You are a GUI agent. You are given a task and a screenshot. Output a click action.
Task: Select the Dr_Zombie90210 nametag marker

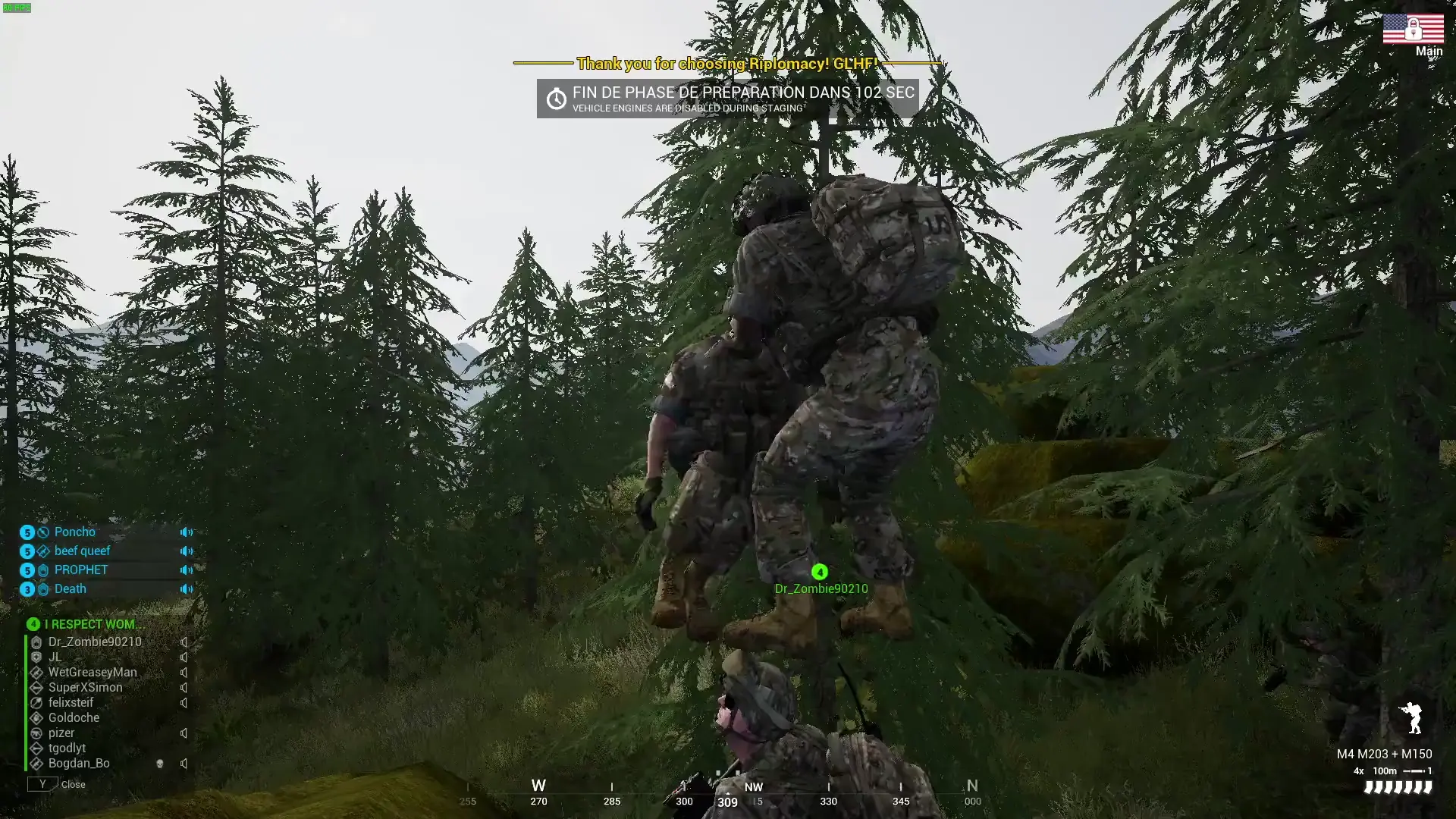coord(819,573)
